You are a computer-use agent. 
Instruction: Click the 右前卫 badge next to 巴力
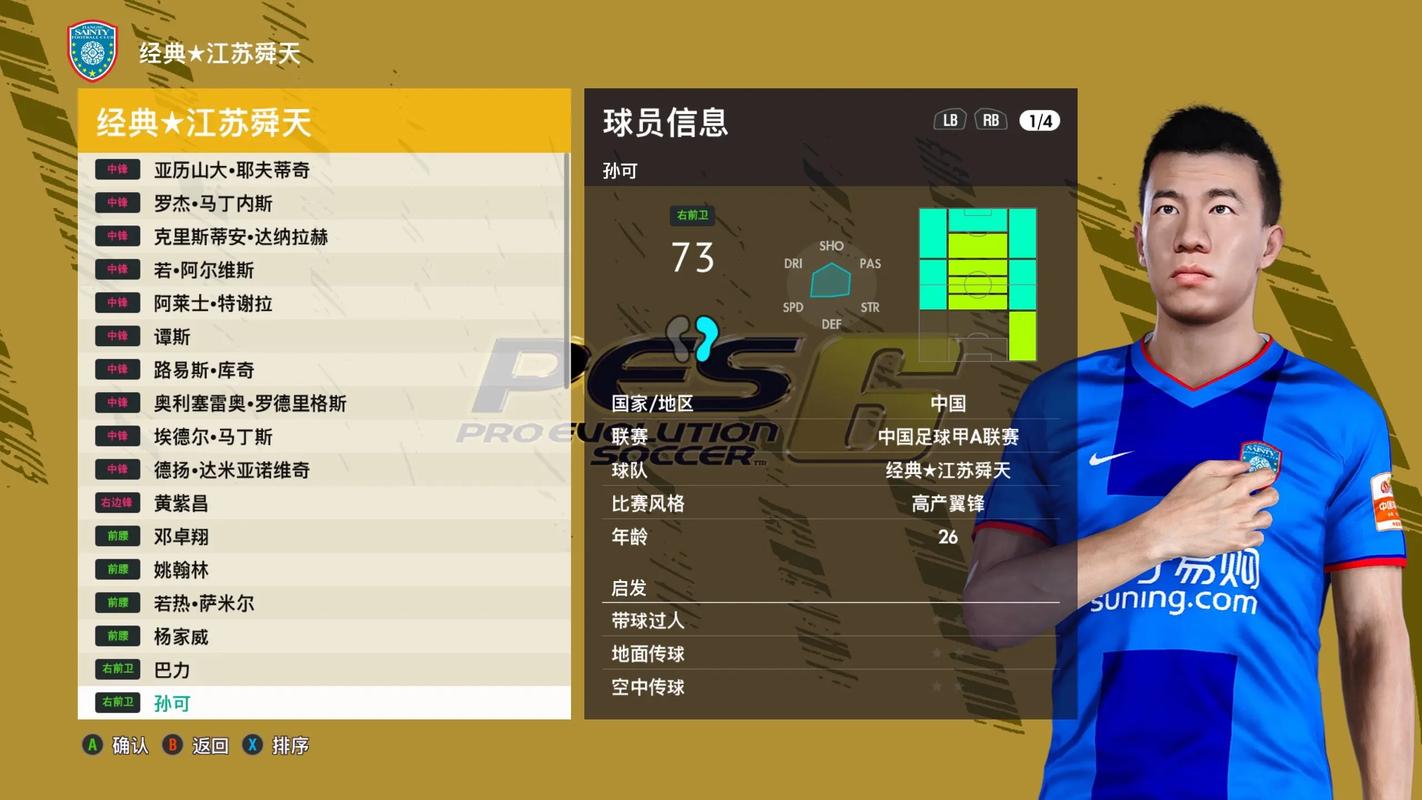(116, 670)
